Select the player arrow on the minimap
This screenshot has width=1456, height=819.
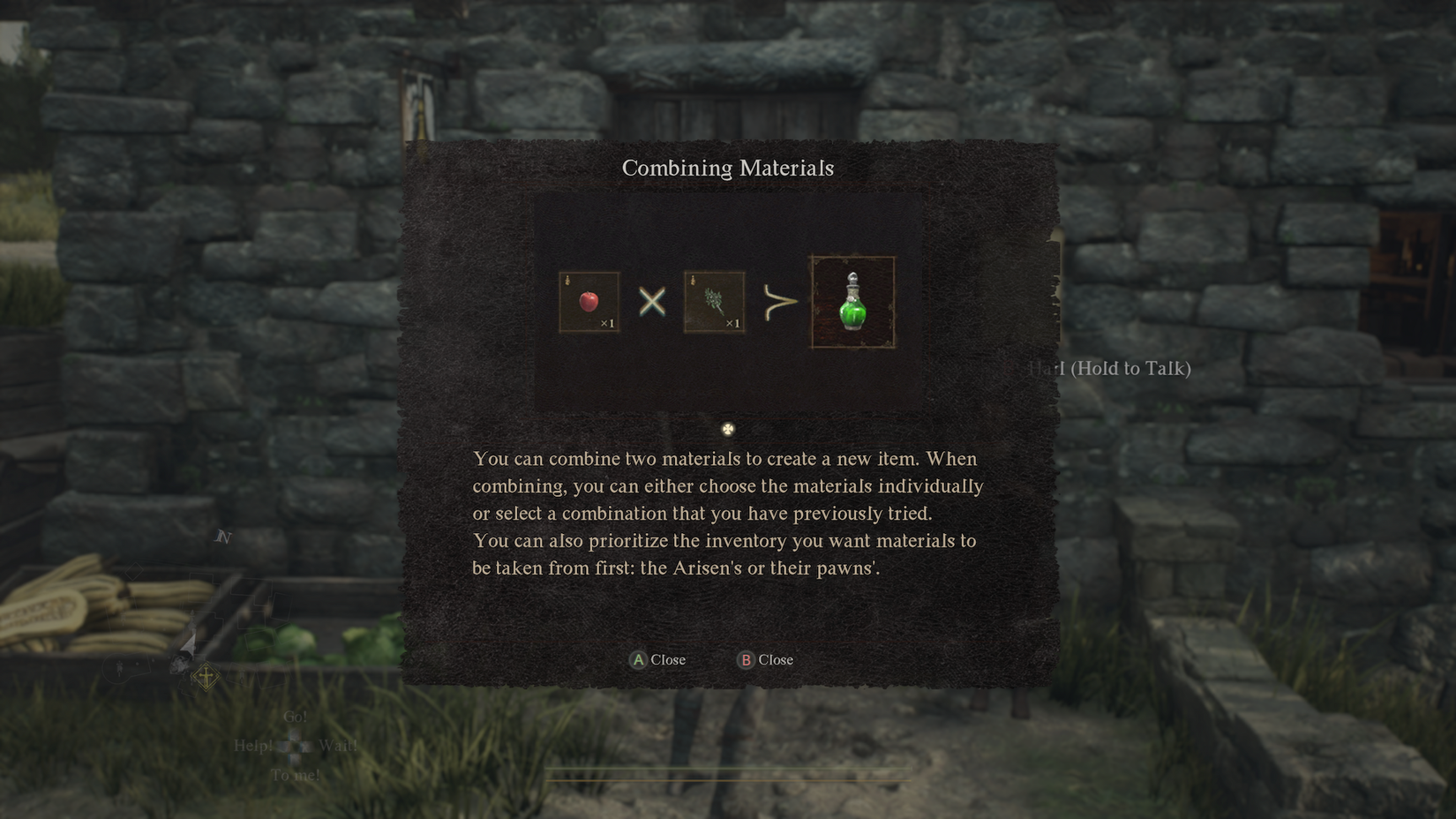(x=190, y=643)
